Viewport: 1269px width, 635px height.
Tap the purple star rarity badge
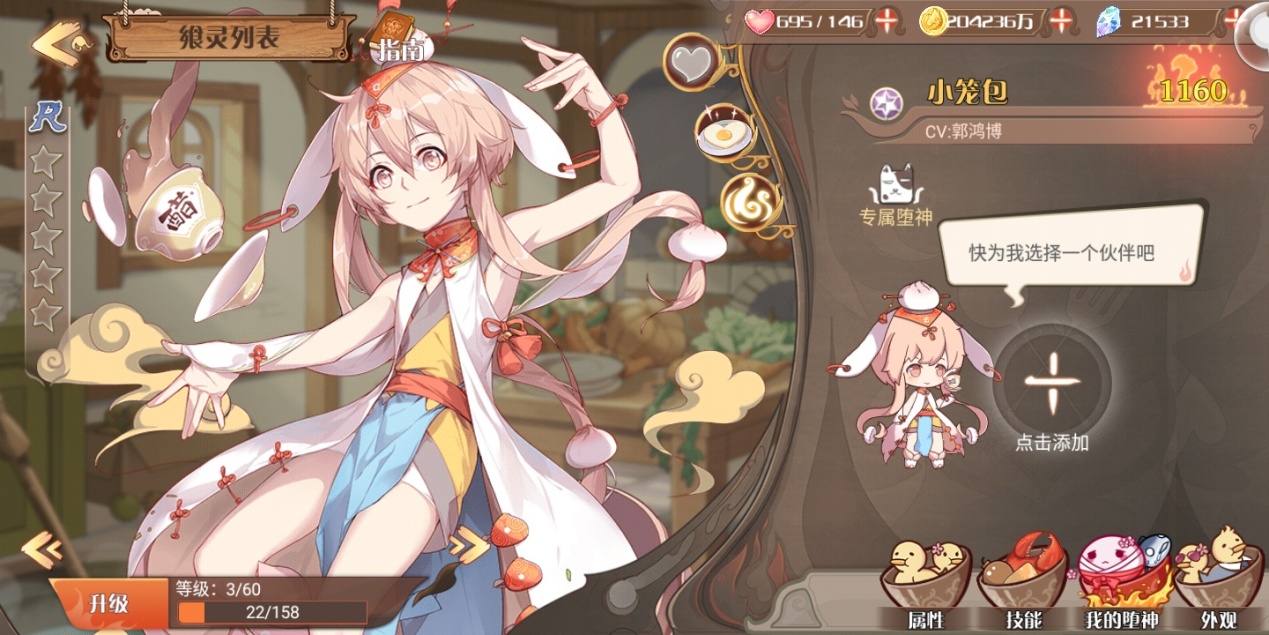pos(886,103)
